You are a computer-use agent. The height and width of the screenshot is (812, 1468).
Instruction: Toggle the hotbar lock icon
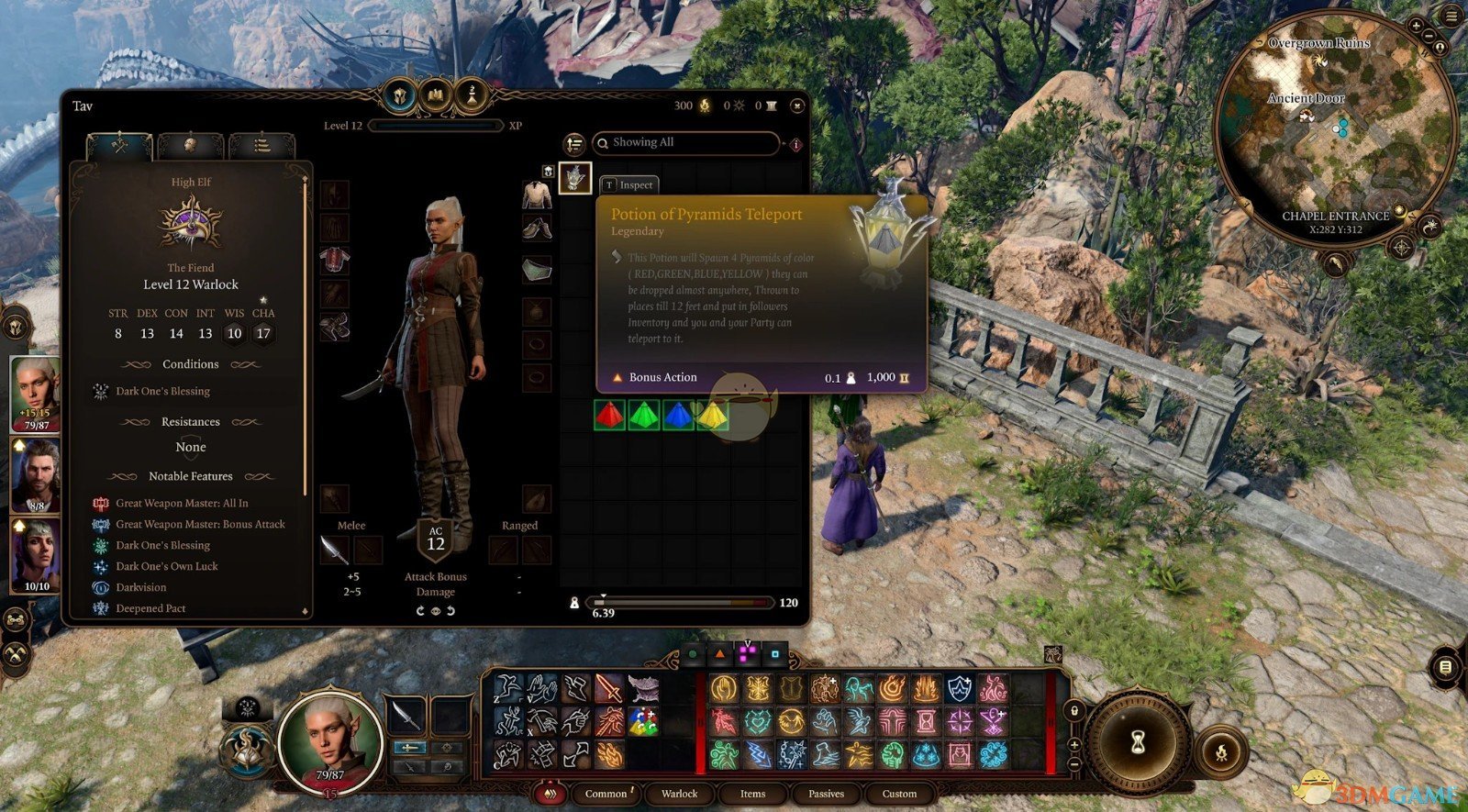pyautogui.click(x=1073, y=711)
